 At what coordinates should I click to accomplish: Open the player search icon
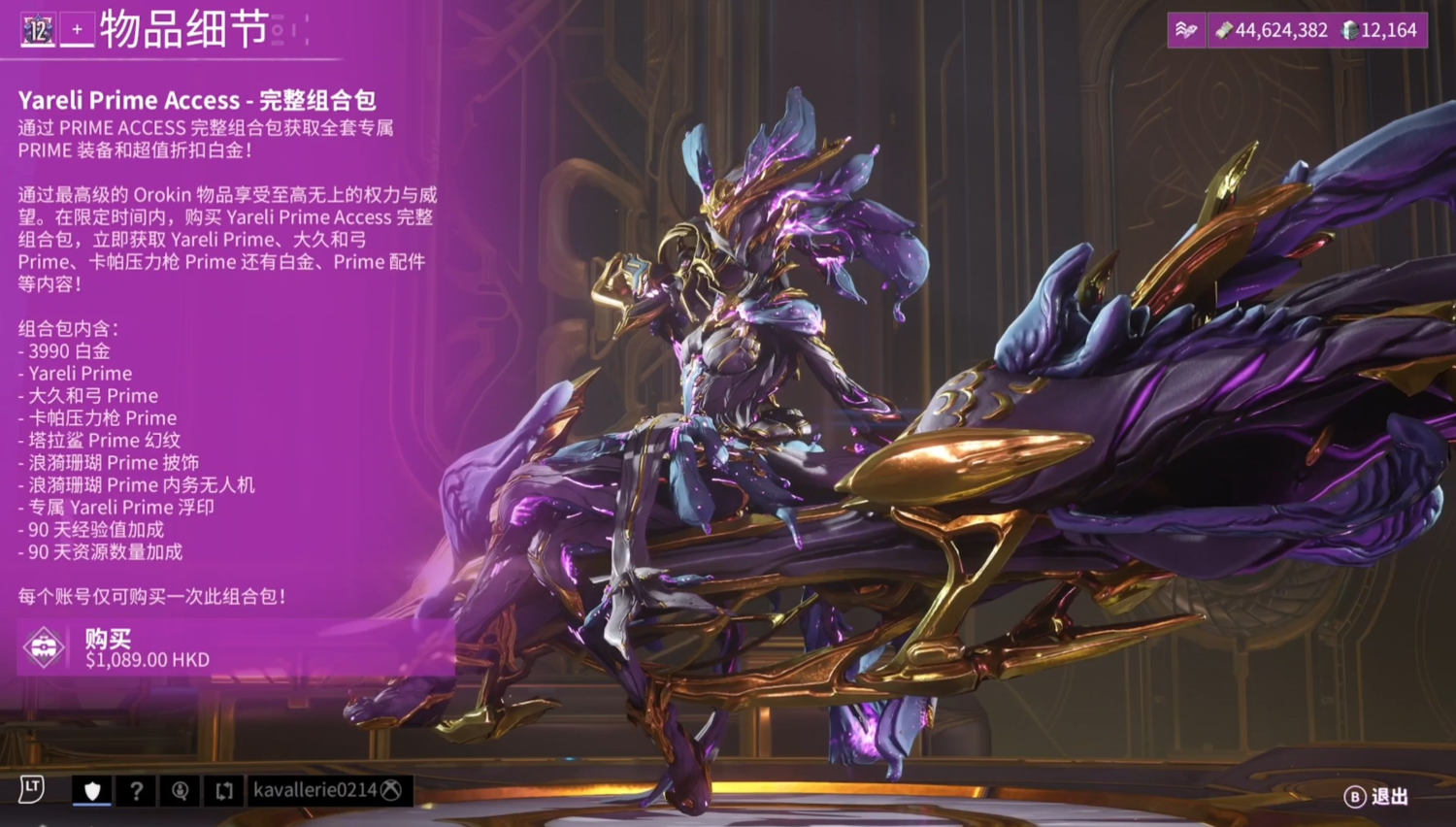[180, 790]
